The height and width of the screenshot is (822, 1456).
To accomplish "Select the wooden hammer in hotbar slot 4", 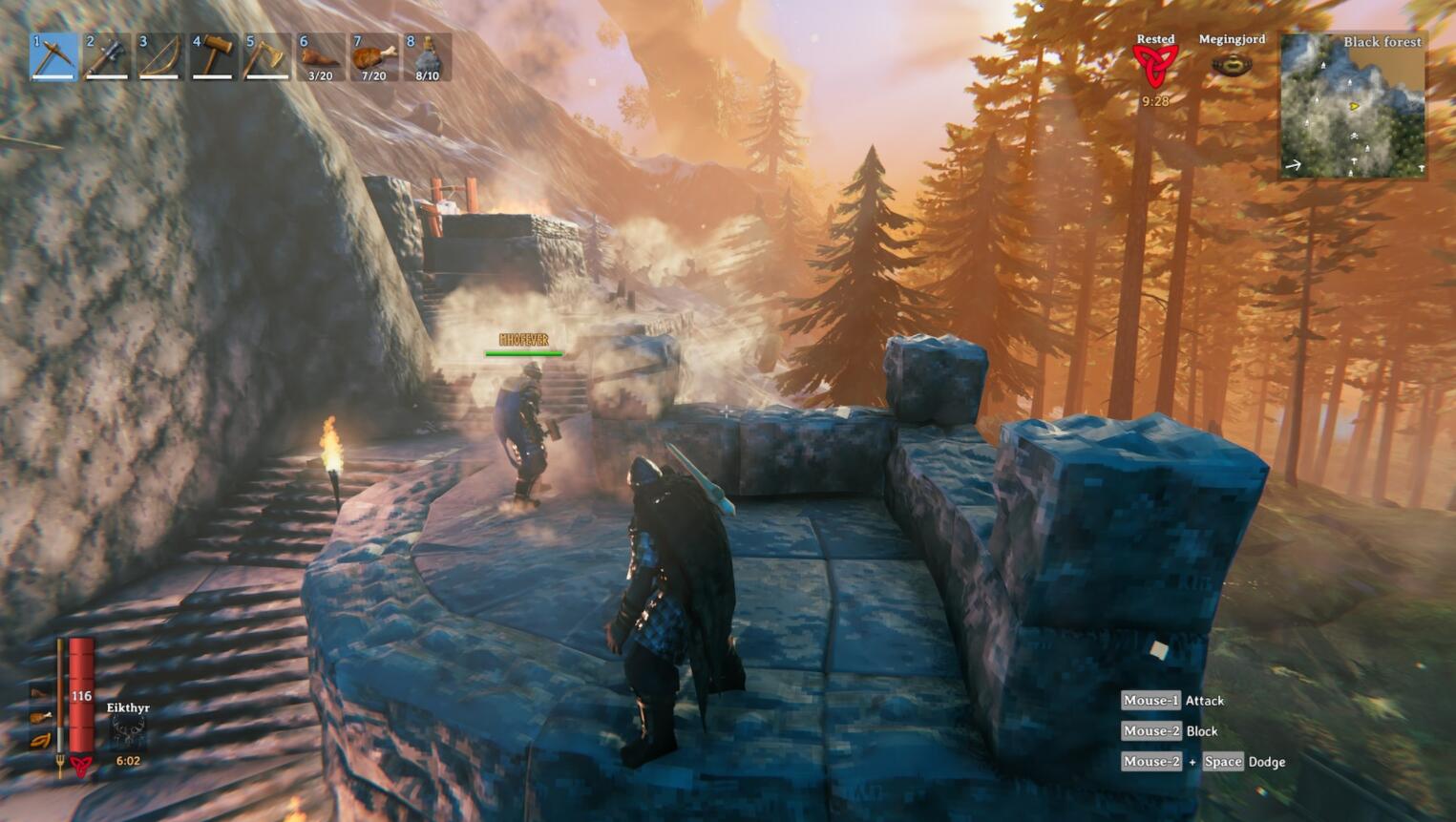I will [x=213, y=57].
